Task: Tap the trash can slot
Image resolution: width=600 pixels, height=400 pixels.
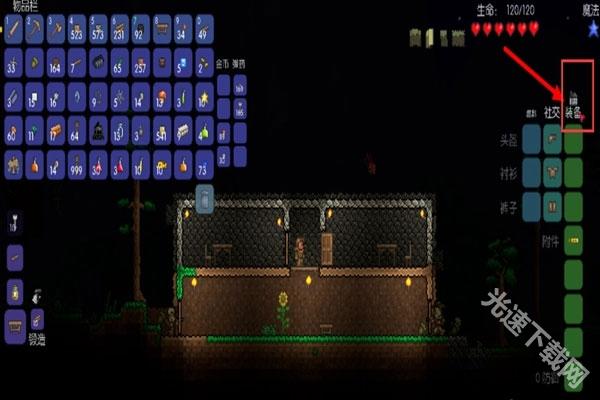Action: click(203, 200)
